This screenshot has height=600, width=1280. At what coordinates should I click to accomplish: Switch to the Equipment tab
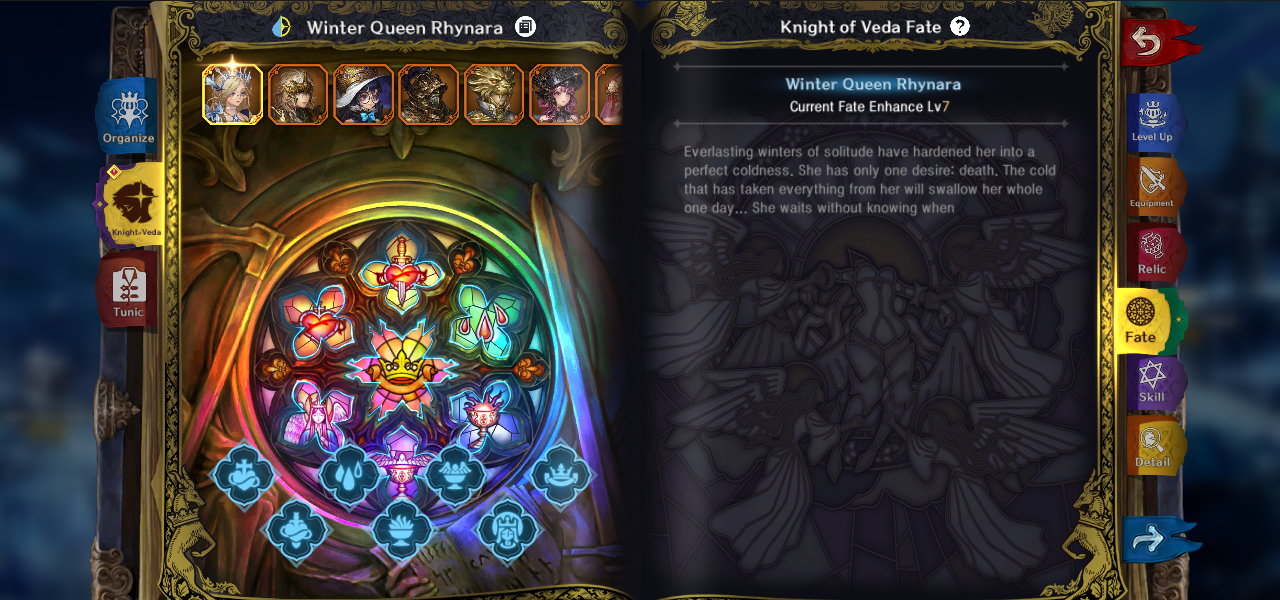coord(1152,186)
